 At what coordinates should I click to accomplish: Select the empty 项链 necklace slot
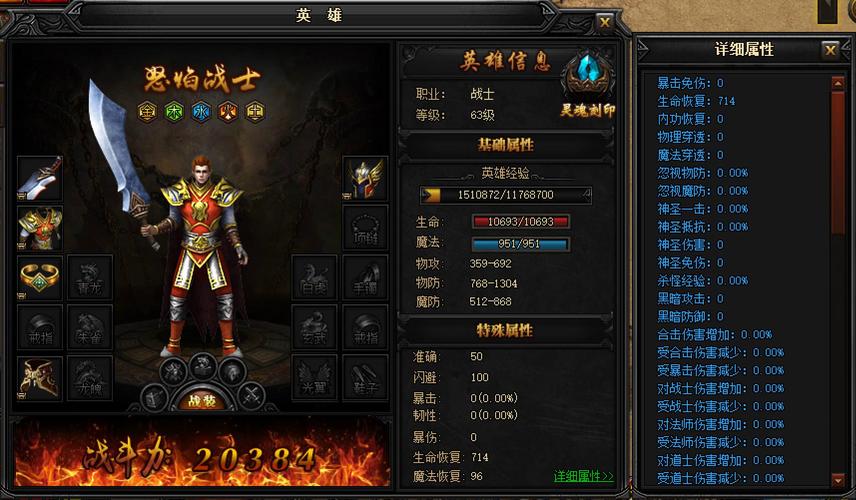[x=365, y=229]
